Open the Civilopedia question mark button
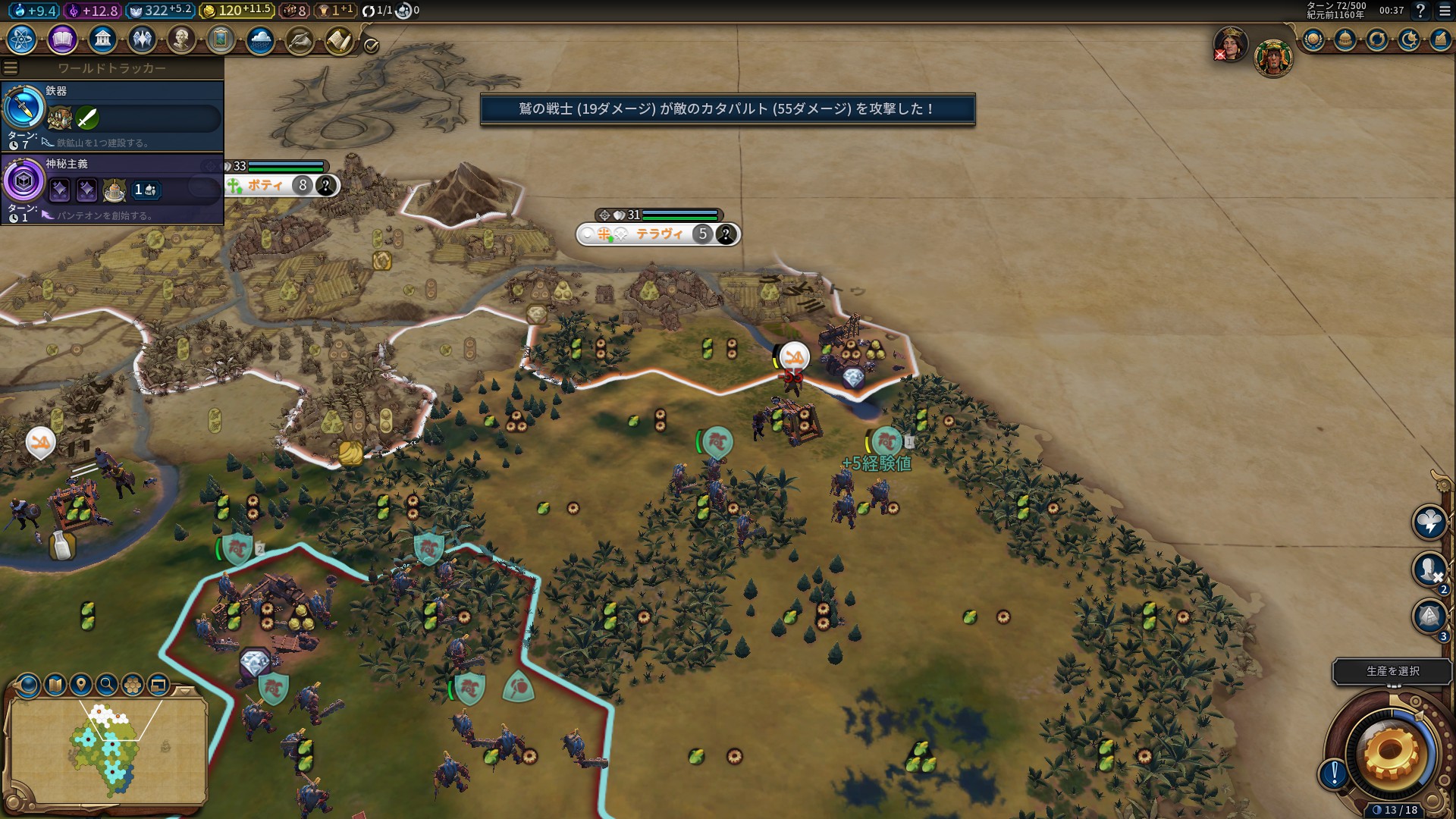 (1420, 11)
